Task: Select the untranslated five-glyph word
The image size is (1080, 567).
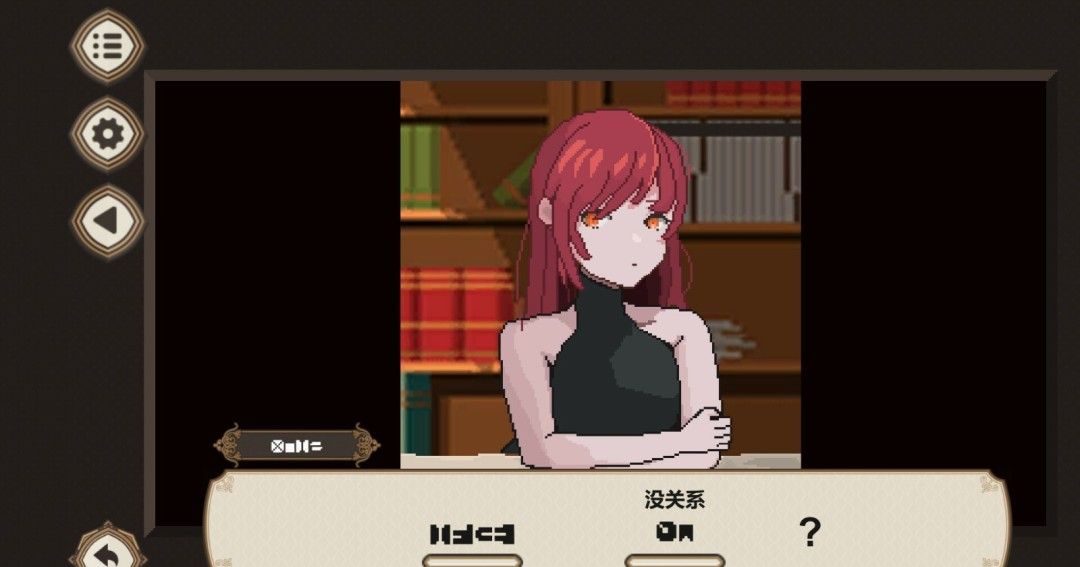Action: coord(472,534)
